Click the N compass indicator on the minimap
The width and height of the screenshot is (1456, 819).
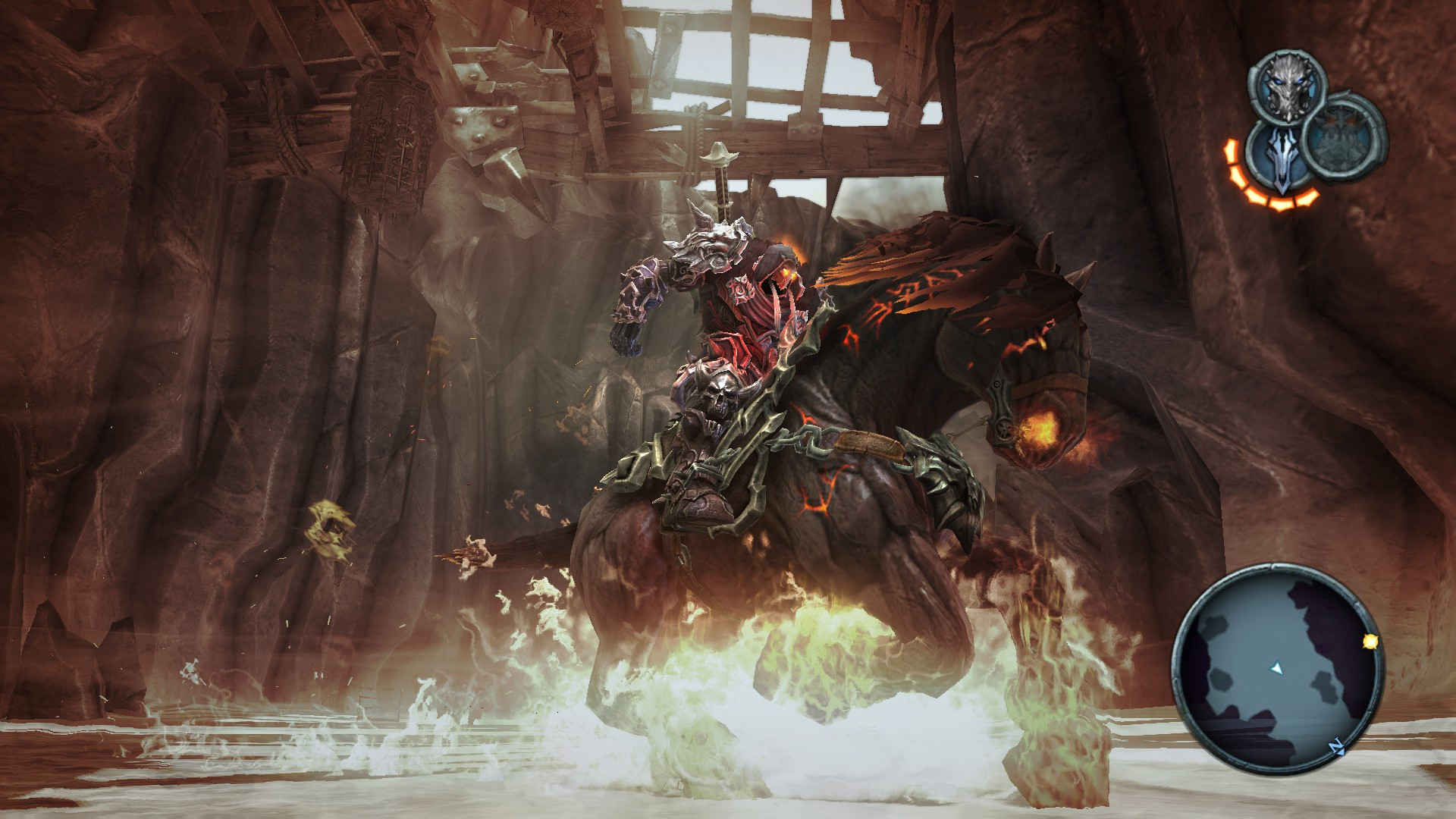pyautogui.click(x=1336, y=746)
